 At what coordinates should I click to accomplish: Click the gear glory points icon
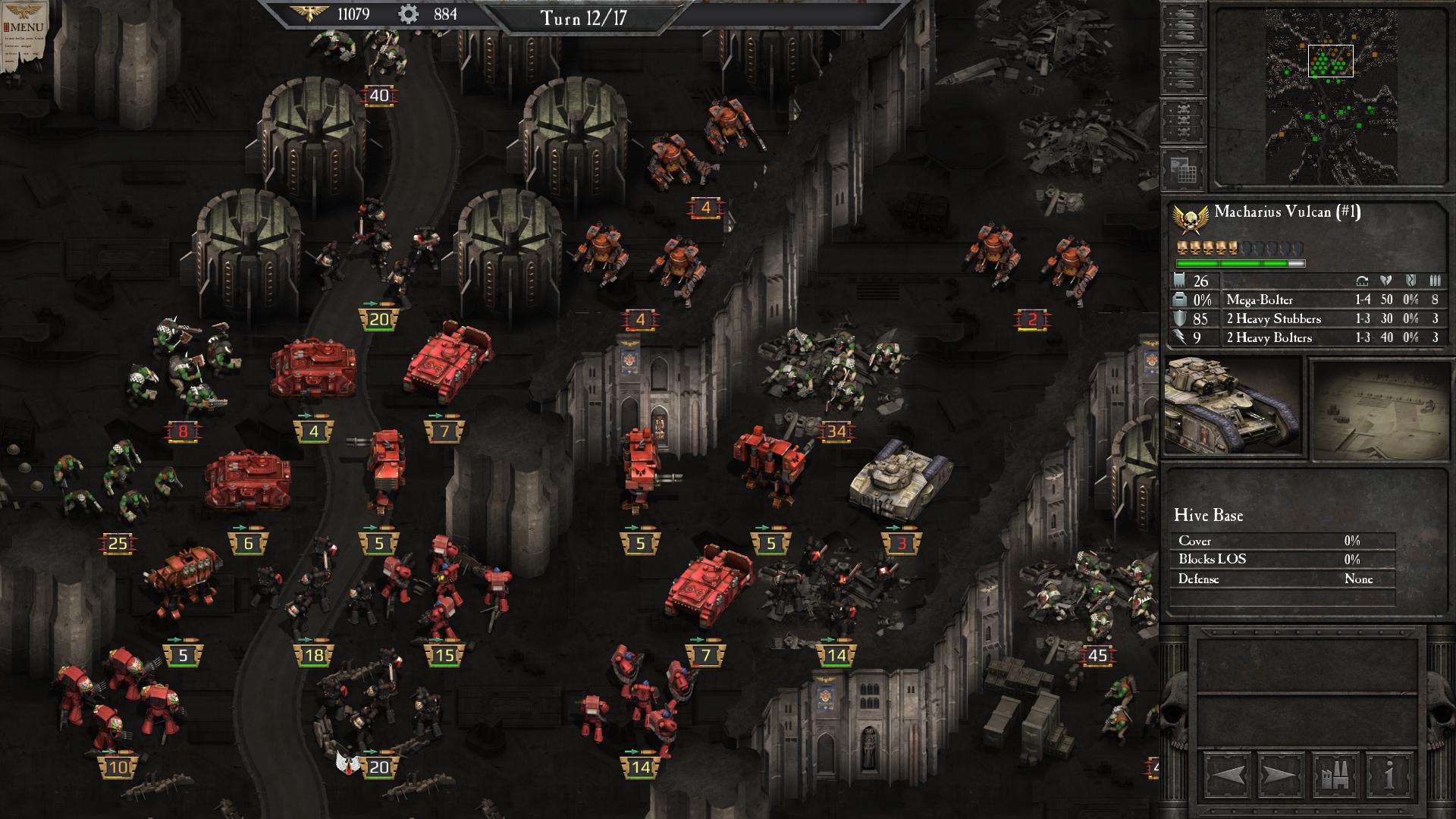tap(408, 13)
